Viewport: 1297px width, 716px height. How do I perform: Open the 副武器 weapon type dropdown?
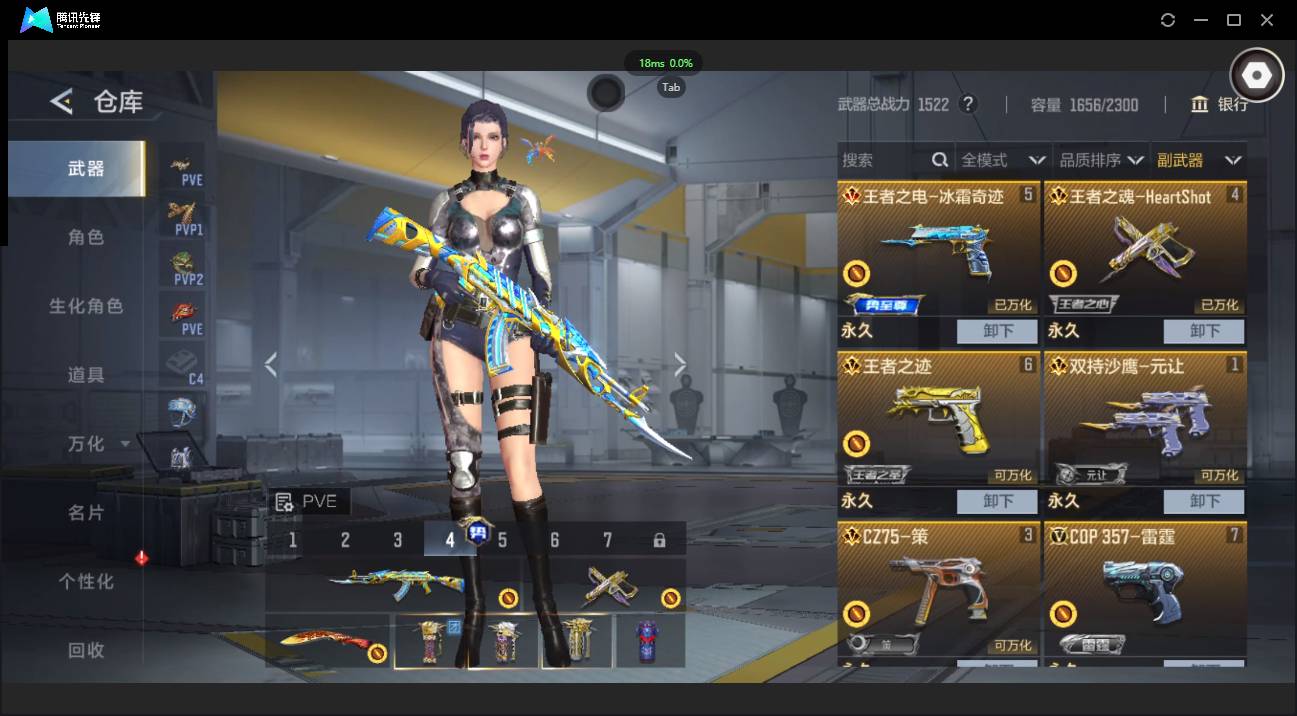(1198, 160)
